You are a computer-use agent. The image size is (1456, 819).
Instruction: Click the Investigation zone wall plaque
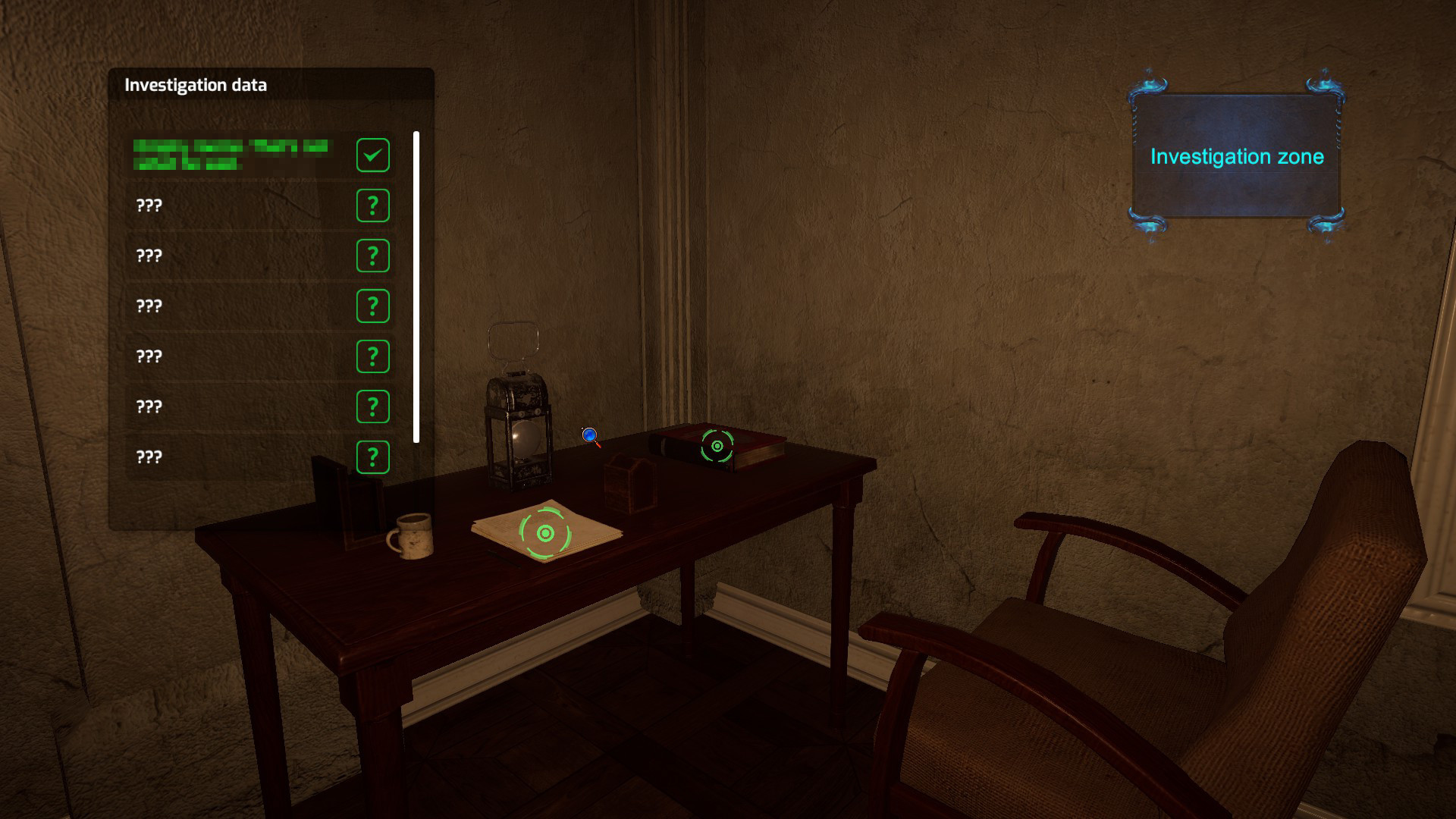tap(1238, 157)
